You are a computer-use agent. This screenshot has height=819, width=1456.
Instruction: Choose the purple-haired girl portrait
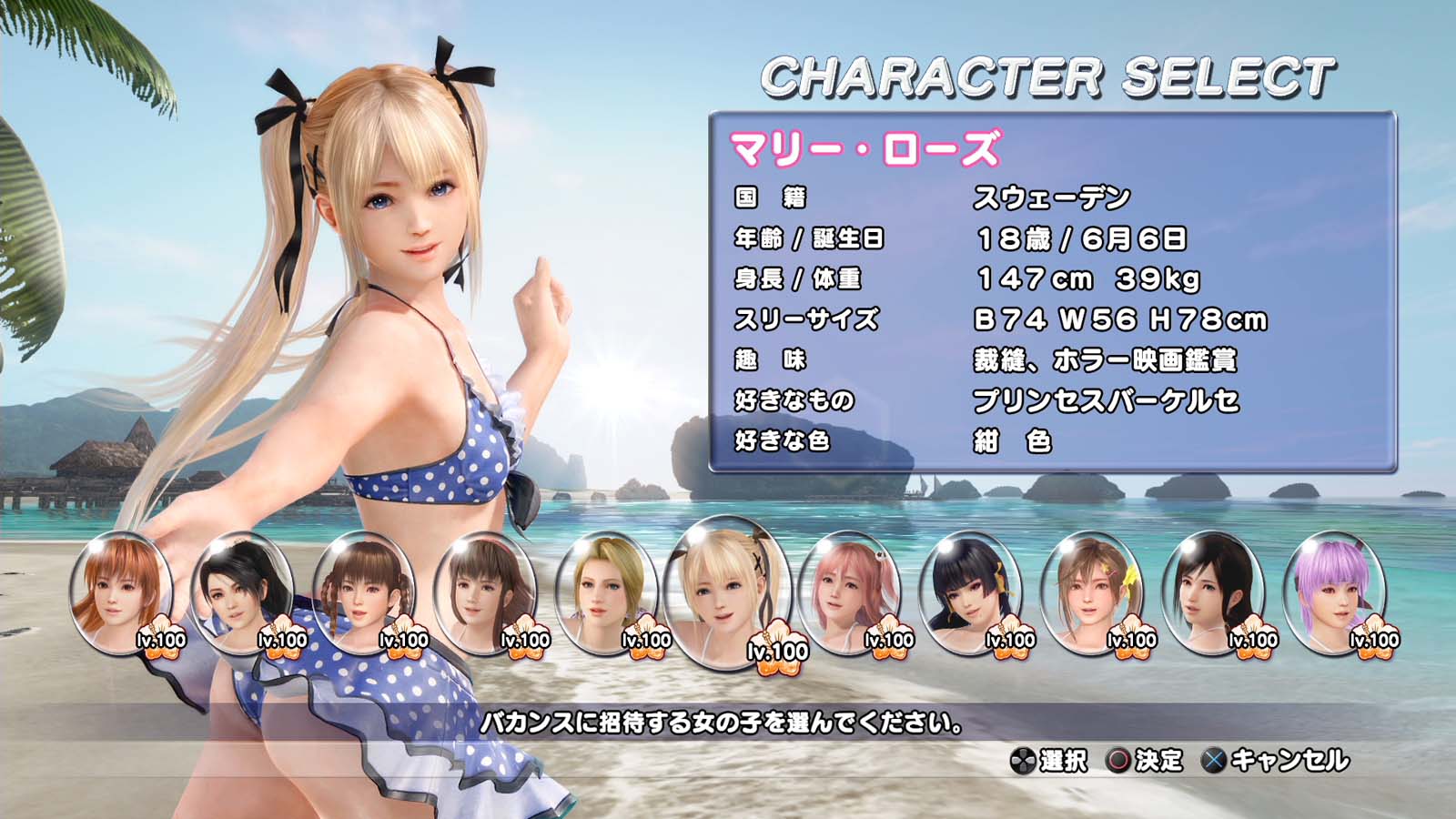pyautogui.click(x=1334, y=592)
